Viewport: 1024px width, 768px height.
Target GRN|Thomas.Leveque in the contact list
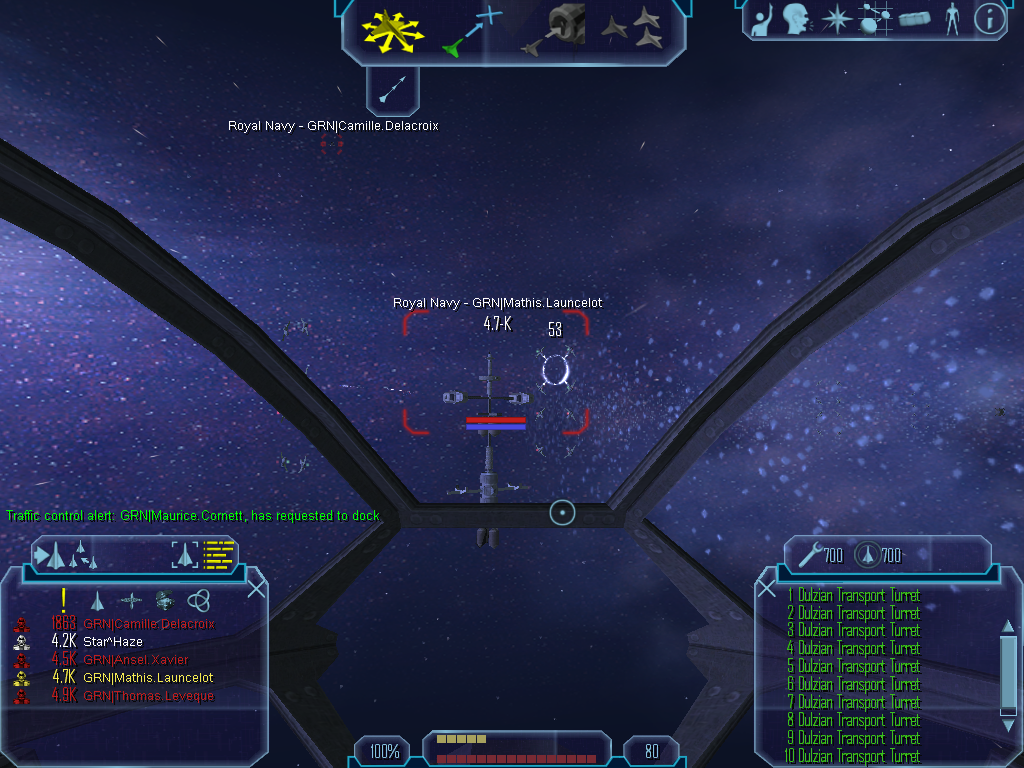click(148, 696)
